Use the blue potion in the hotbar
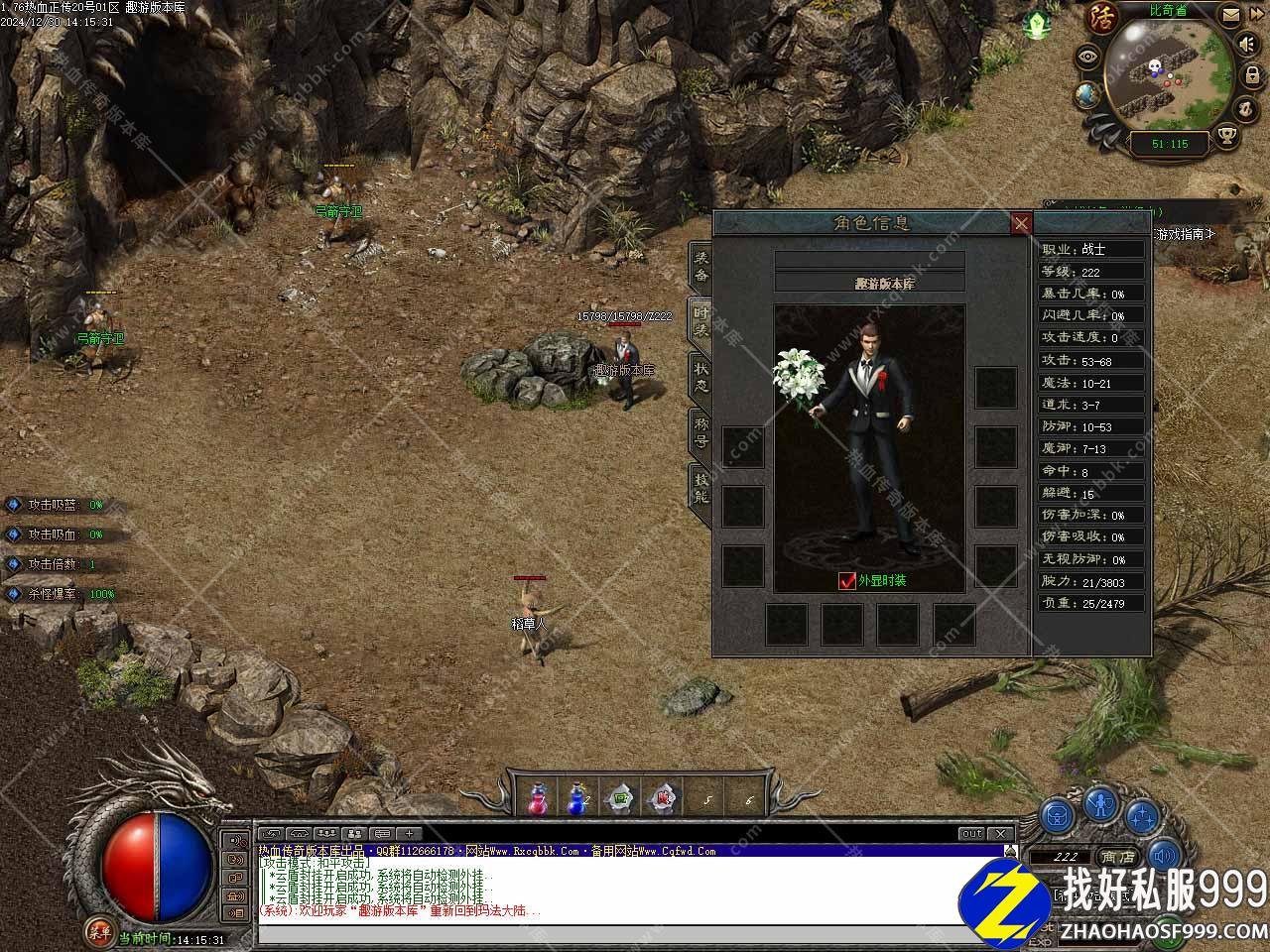Screen dimensions: 1270x952 [577, 796]
